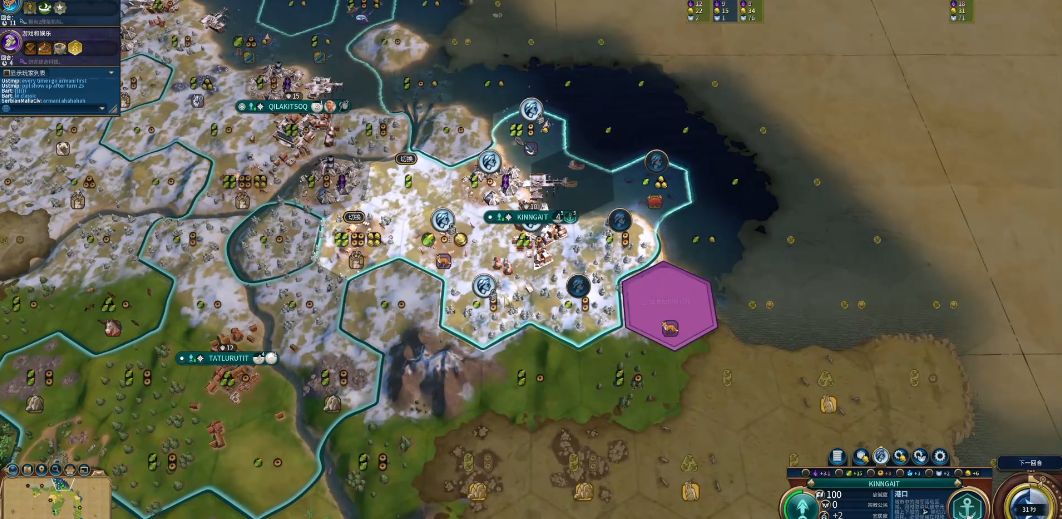Open the purchase item with gold icon
Viewport: 1062px width, 519px height.
(900, 456)
